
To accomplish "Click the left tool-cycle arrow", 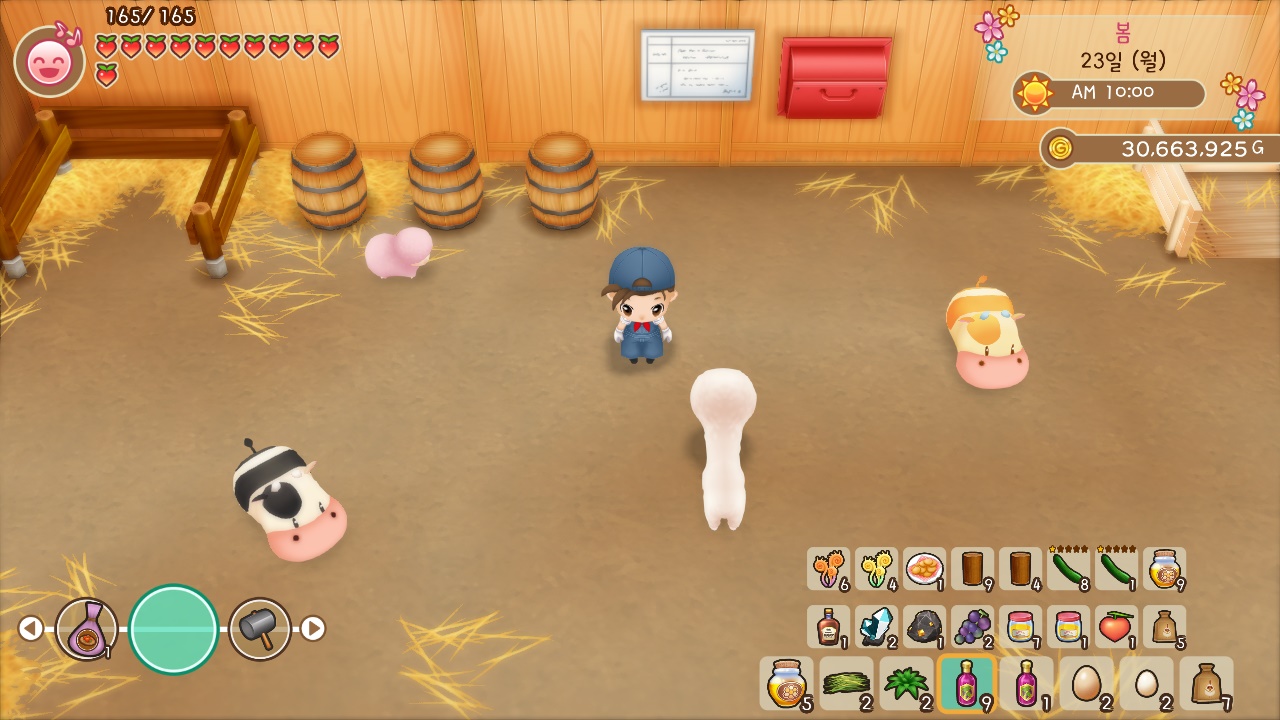I will pos(31,628).
